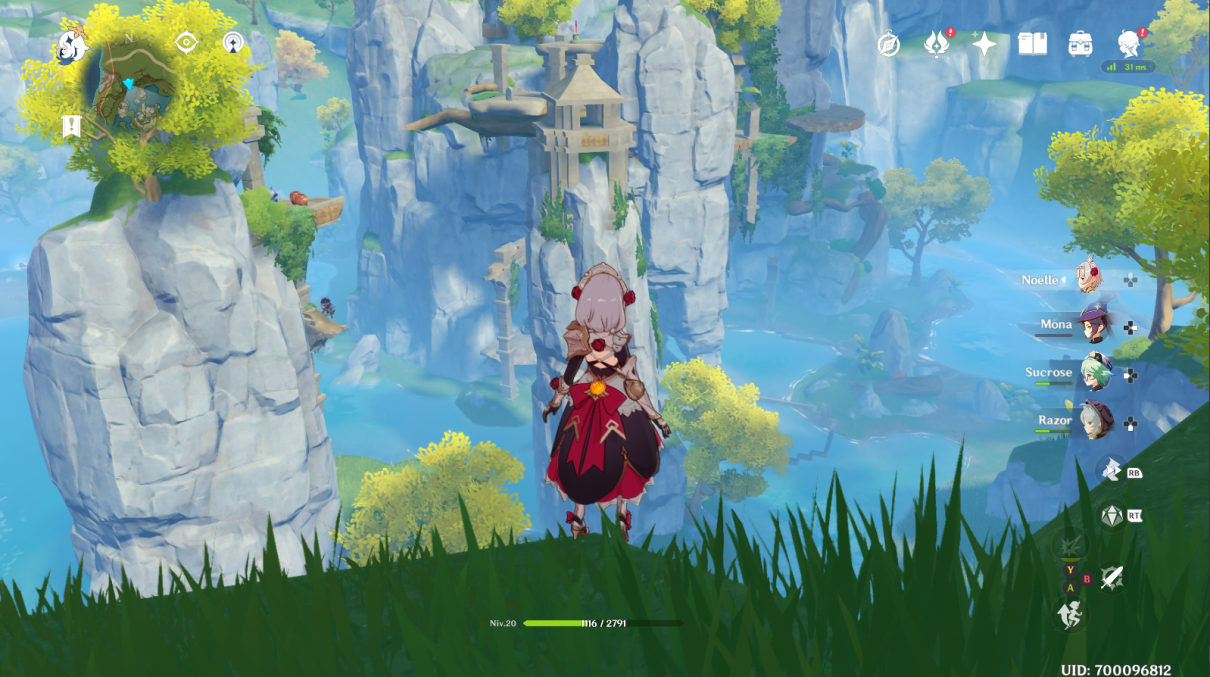Select Noelle in the party list
The width and height of the screenshot is (1210, 677).
[1087, 279]
